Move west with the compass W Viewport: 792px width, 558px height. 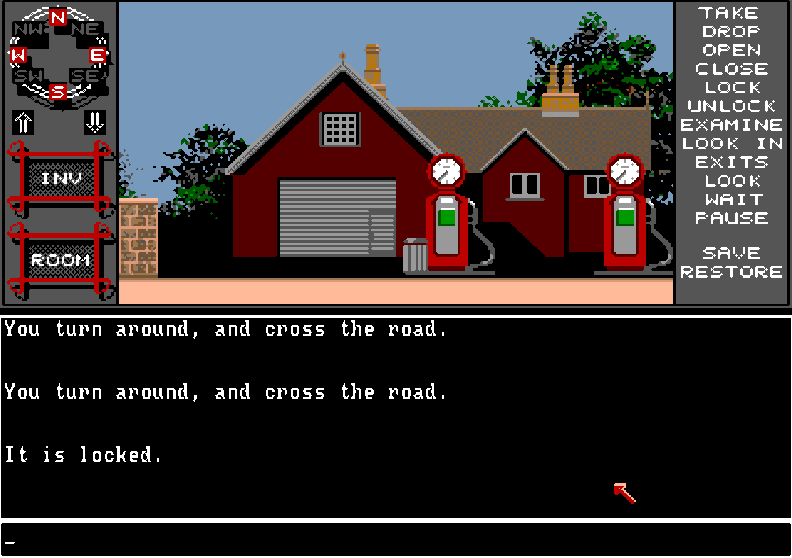[x=18, y=55]
